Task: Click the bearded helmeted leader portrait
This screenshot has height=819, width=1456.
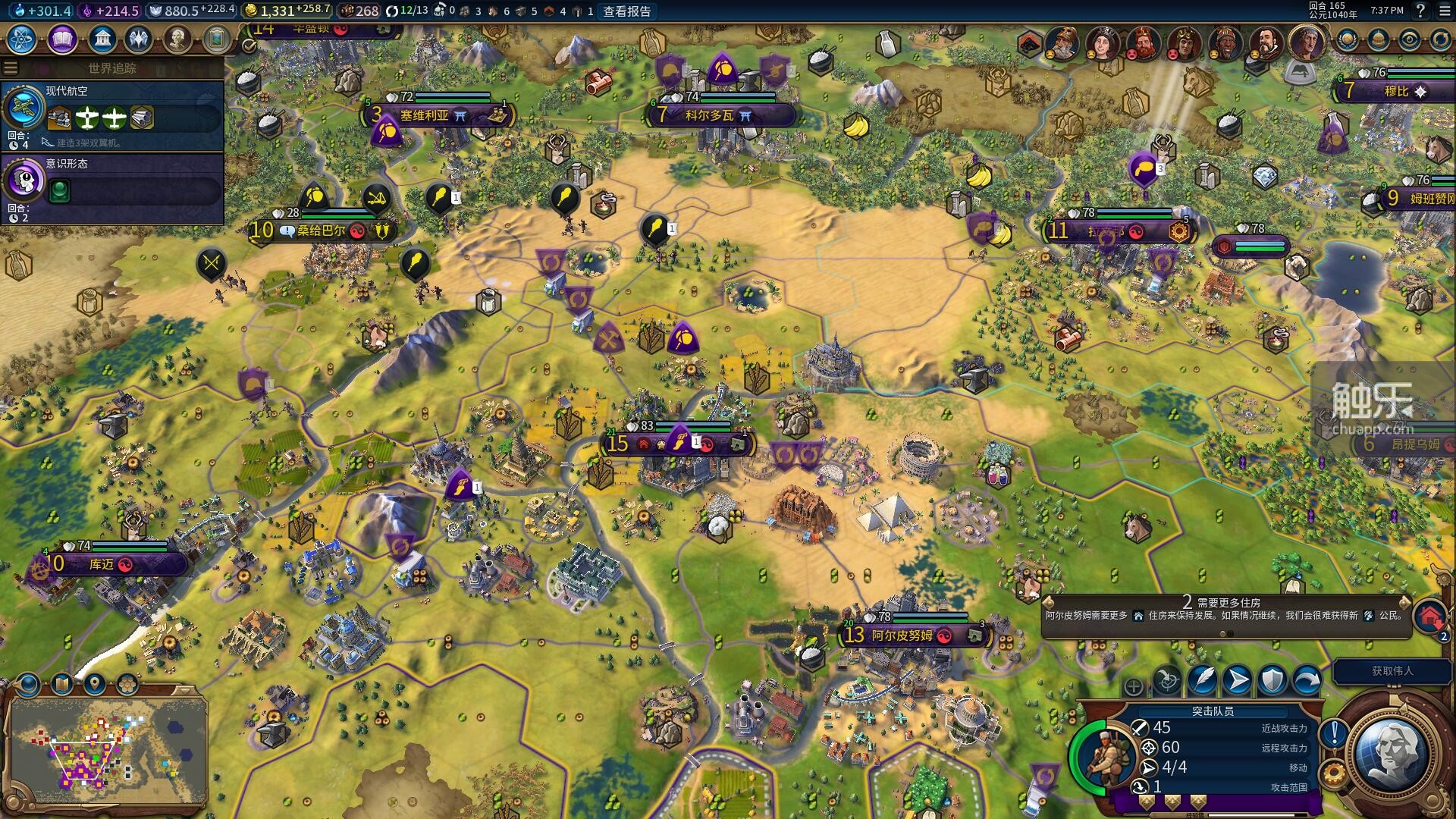Action: 1062,43
